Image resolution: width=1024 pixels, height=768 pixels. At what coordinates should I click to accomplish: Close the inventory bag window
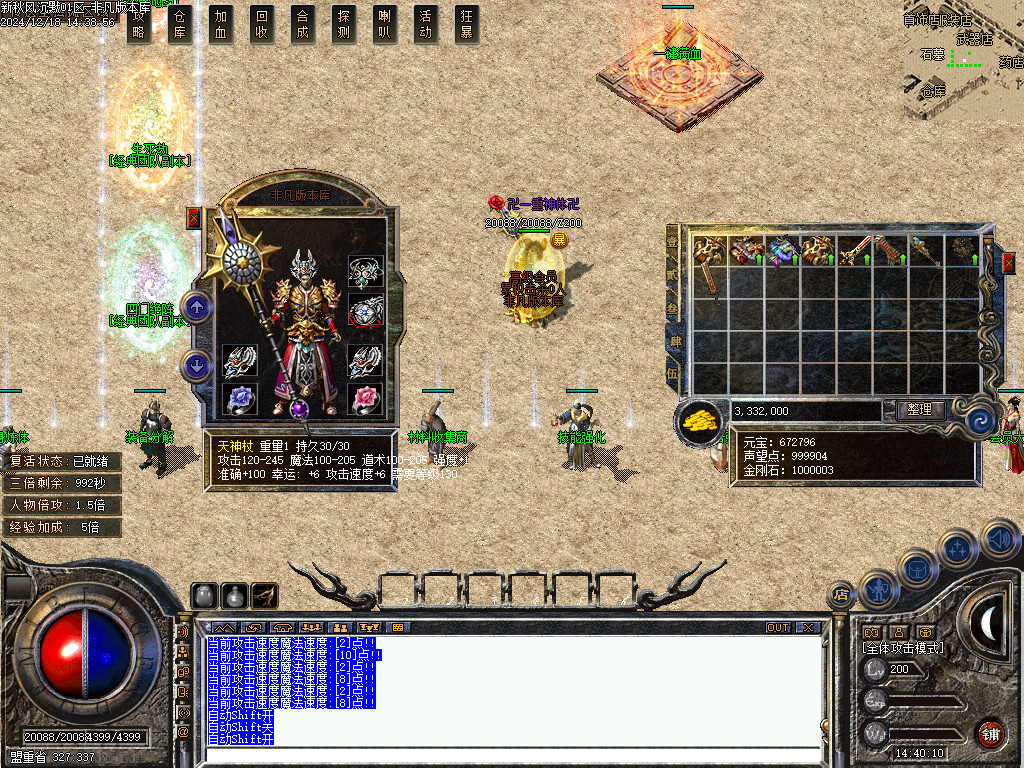(x=1009, y=262)
